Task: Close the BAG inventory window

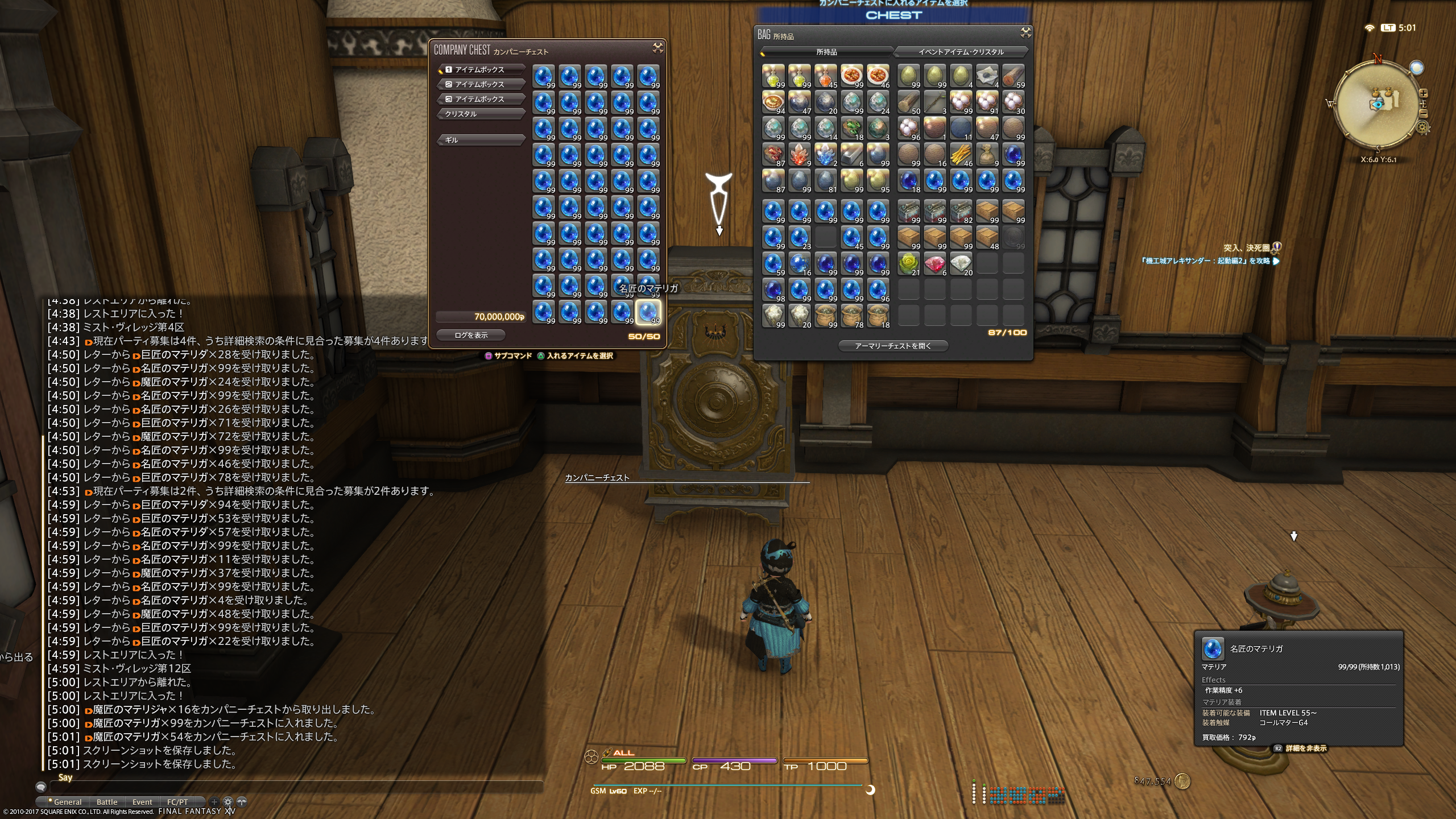Action: pos(1025,32)
